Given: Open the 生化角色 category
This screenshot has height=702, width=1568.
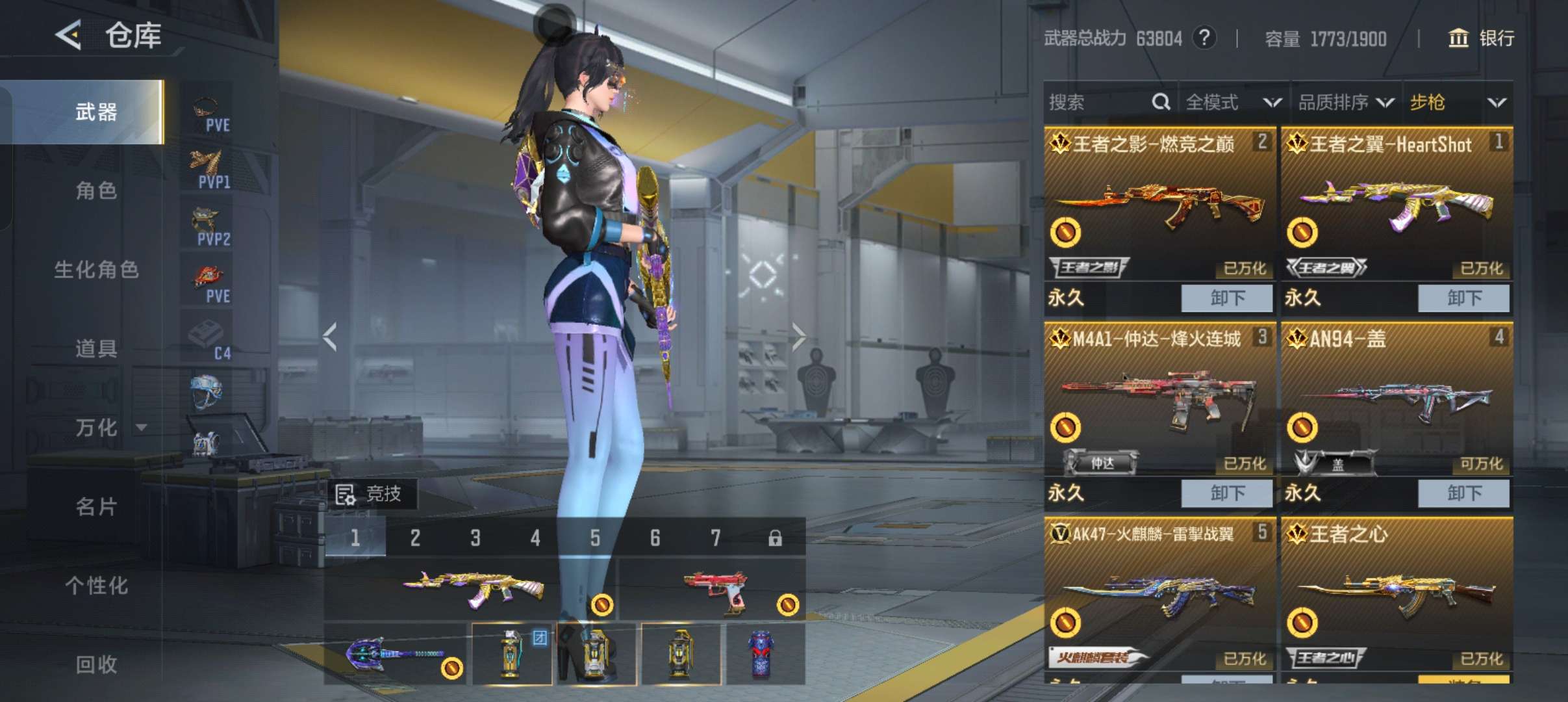Looking at the screenshot, I should [96, 269].
